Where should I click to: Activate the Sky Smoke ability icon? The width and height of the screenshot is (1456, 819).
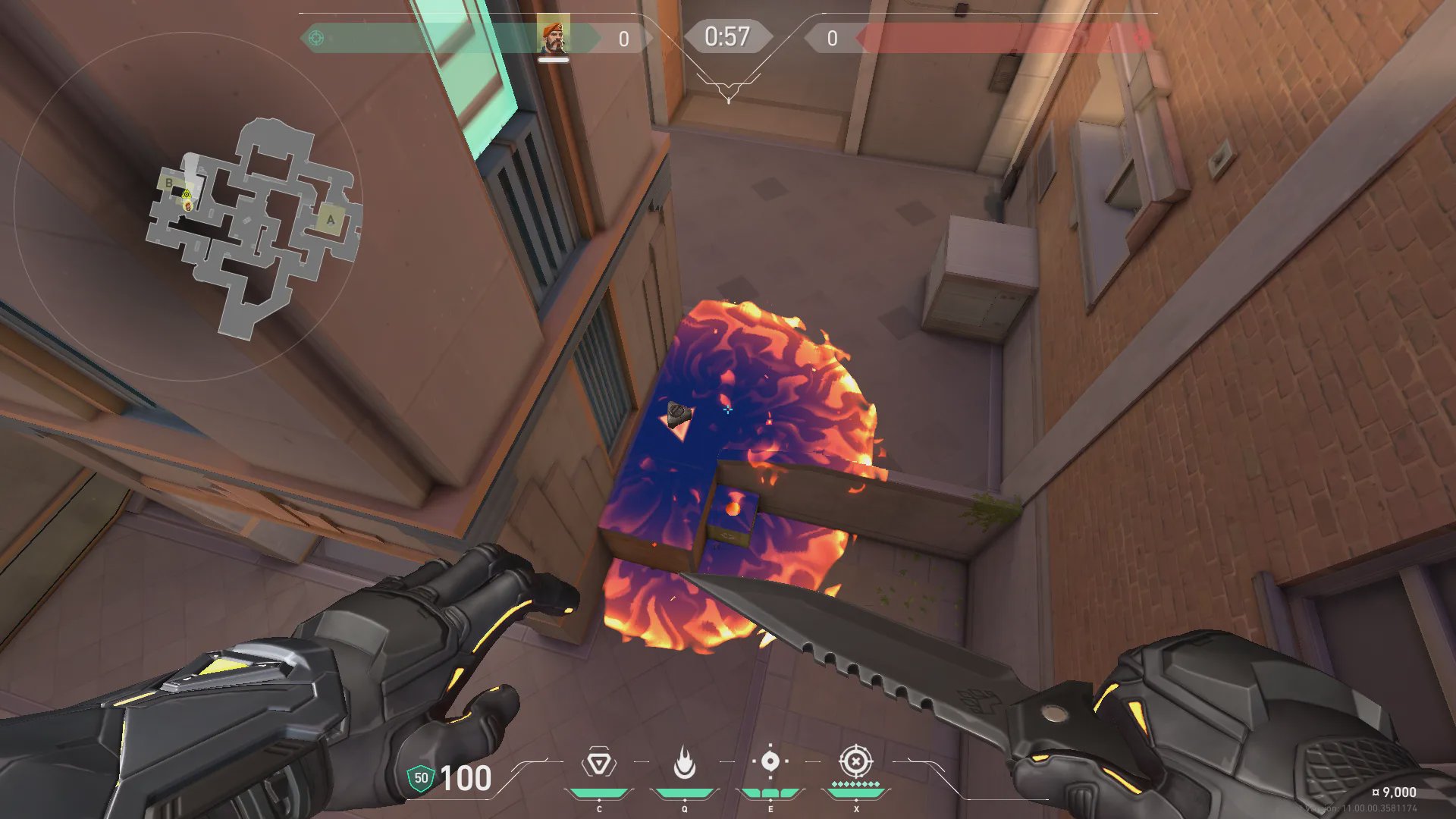point(770,761)
